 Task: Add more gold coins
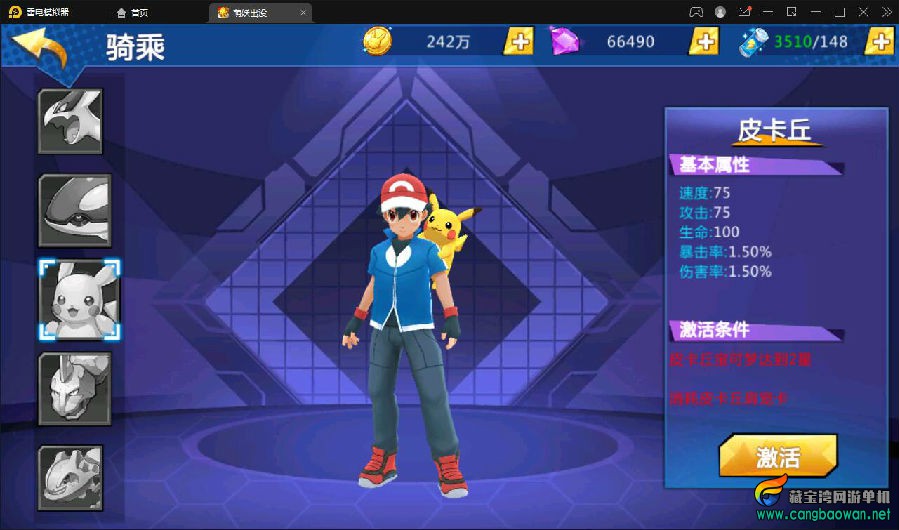point(518,42)
